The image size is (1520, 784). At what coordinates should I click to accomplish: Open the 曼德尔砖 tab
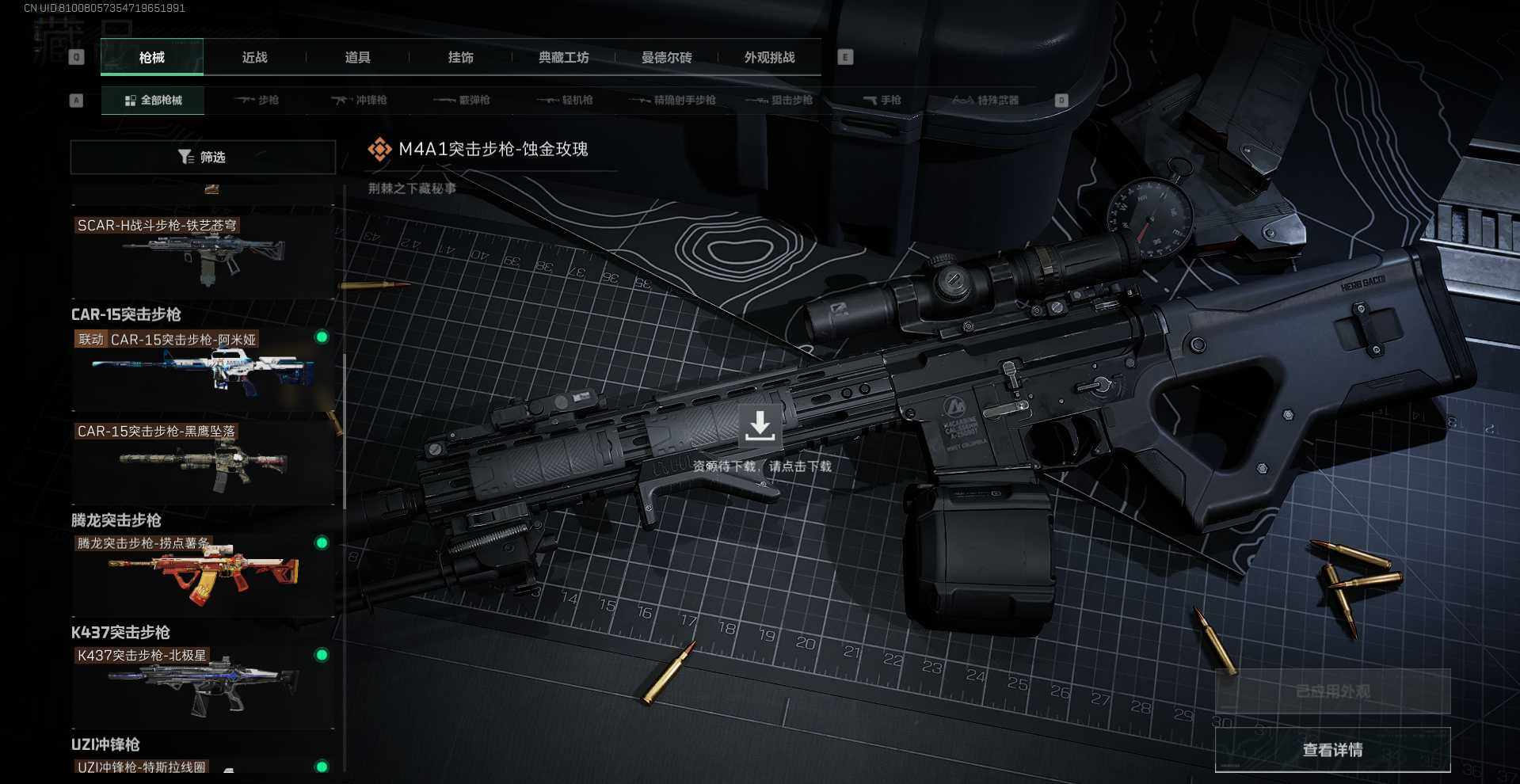pyautogui.click(x=666, y=57)
